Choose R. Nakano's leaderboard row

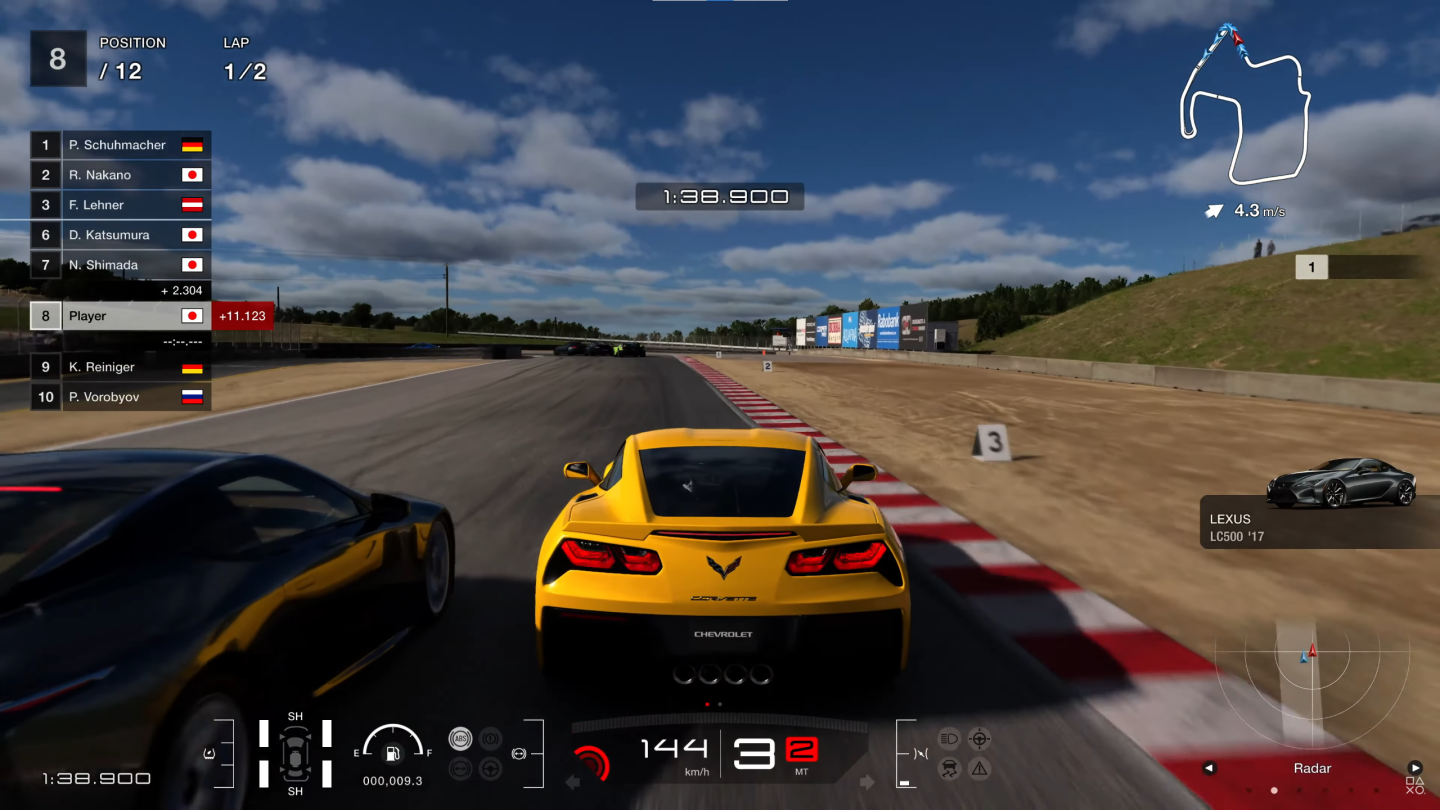[120, 175]
